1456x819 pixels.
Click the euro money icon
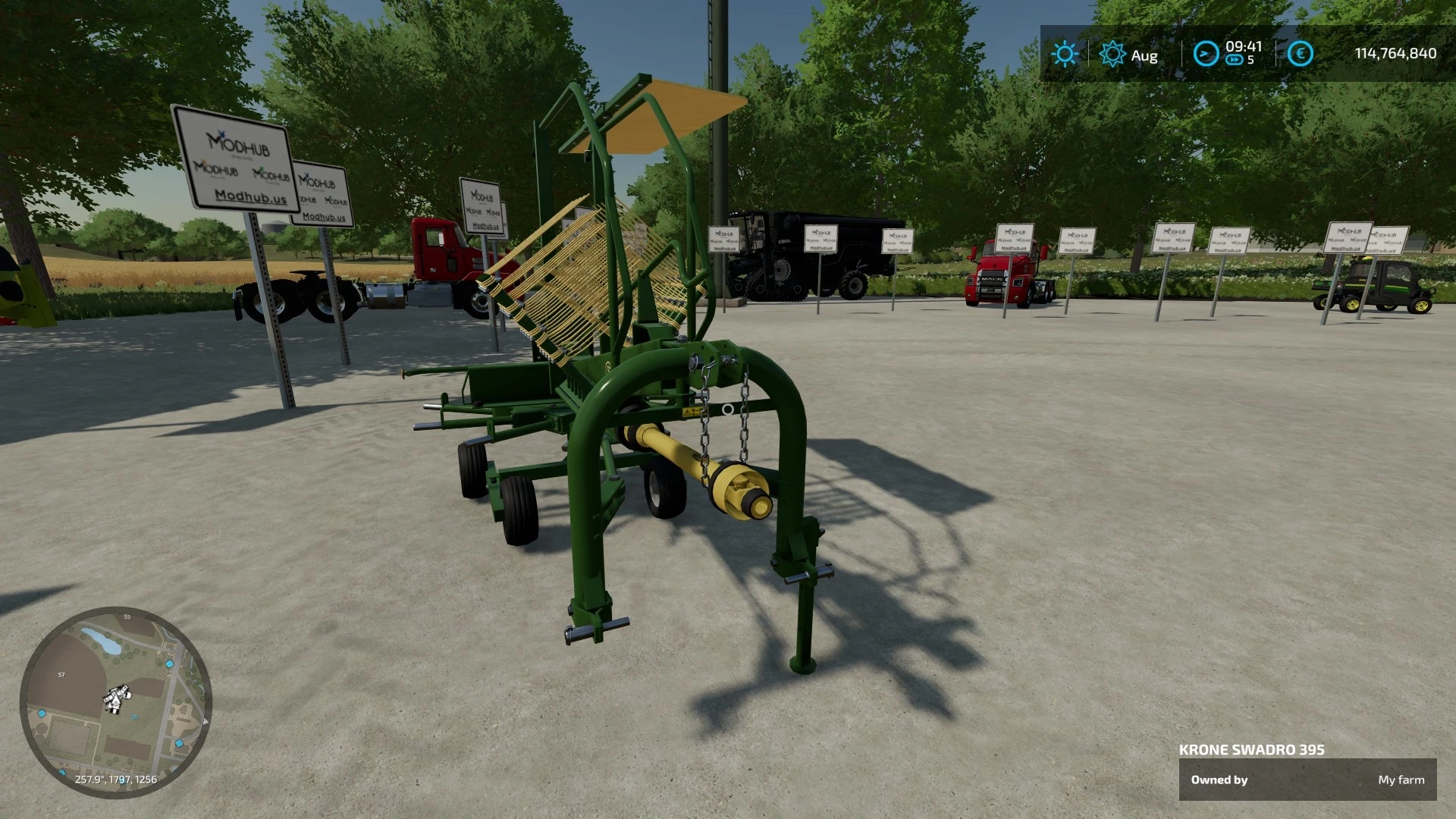1301,54
